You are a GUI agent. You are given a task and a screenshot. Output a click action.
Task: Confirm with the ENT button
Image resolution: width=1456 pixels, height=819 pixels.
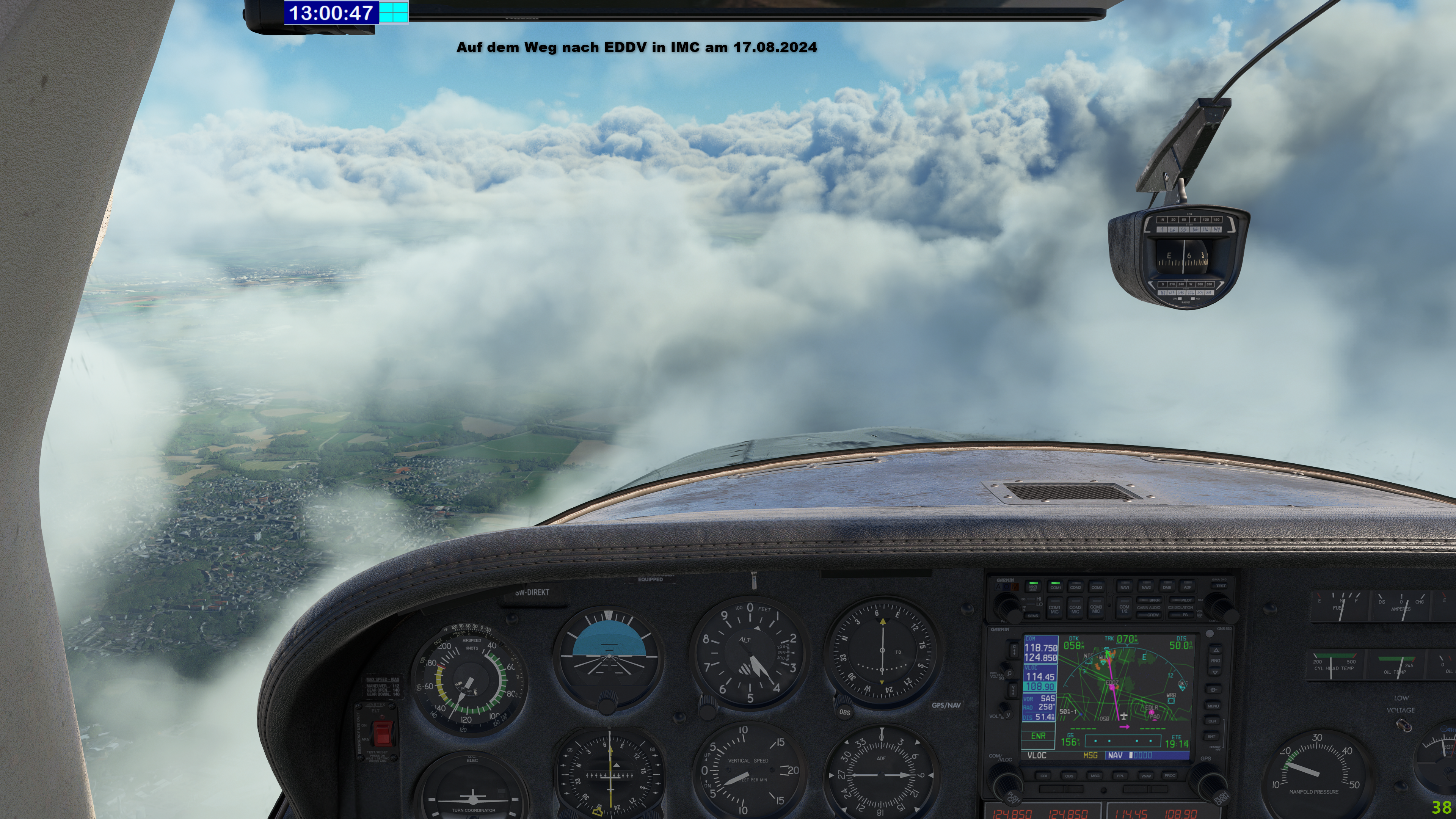click(1212, 736)
